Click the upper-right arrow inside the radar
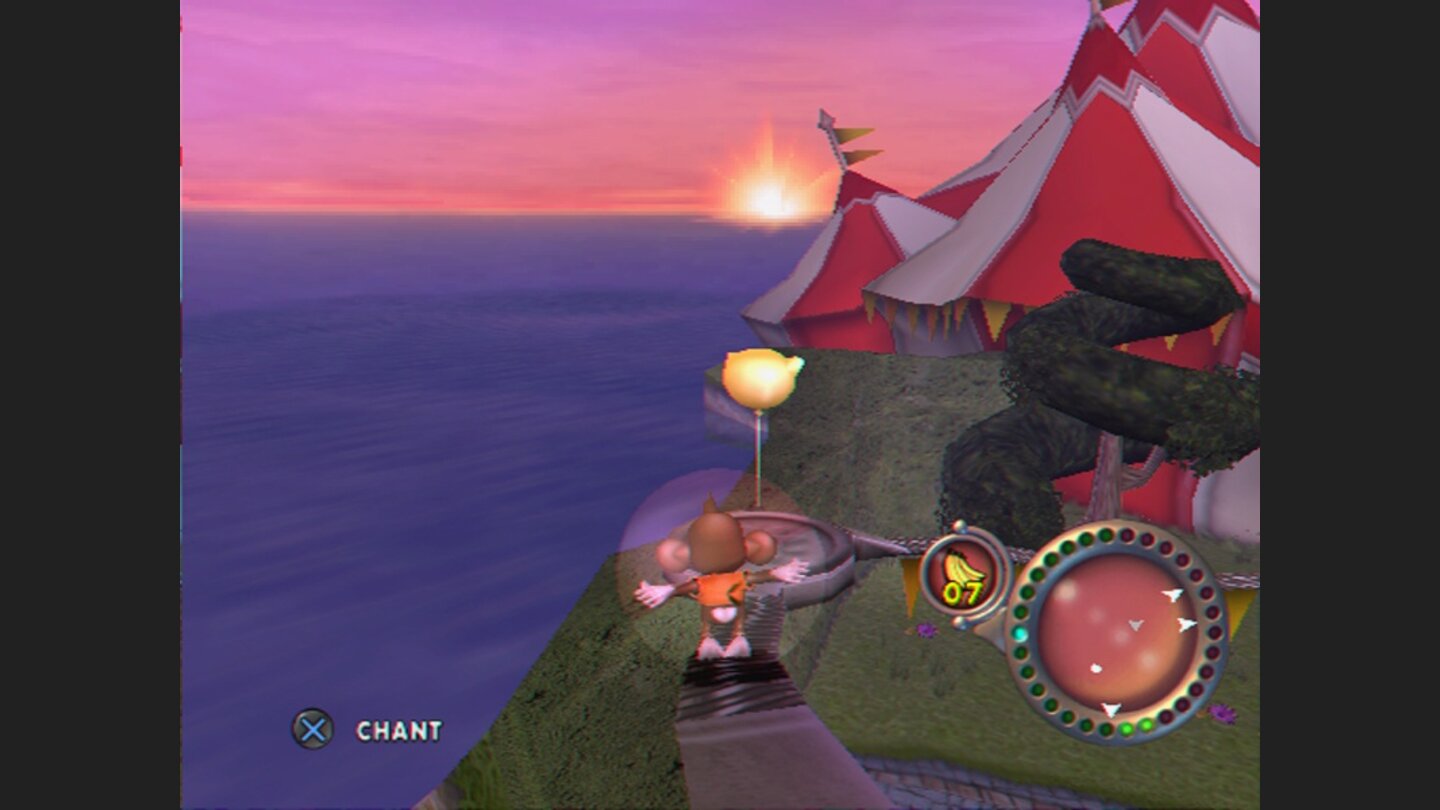Viewport: 1440px width, 810px height. tap(1174, 593)
